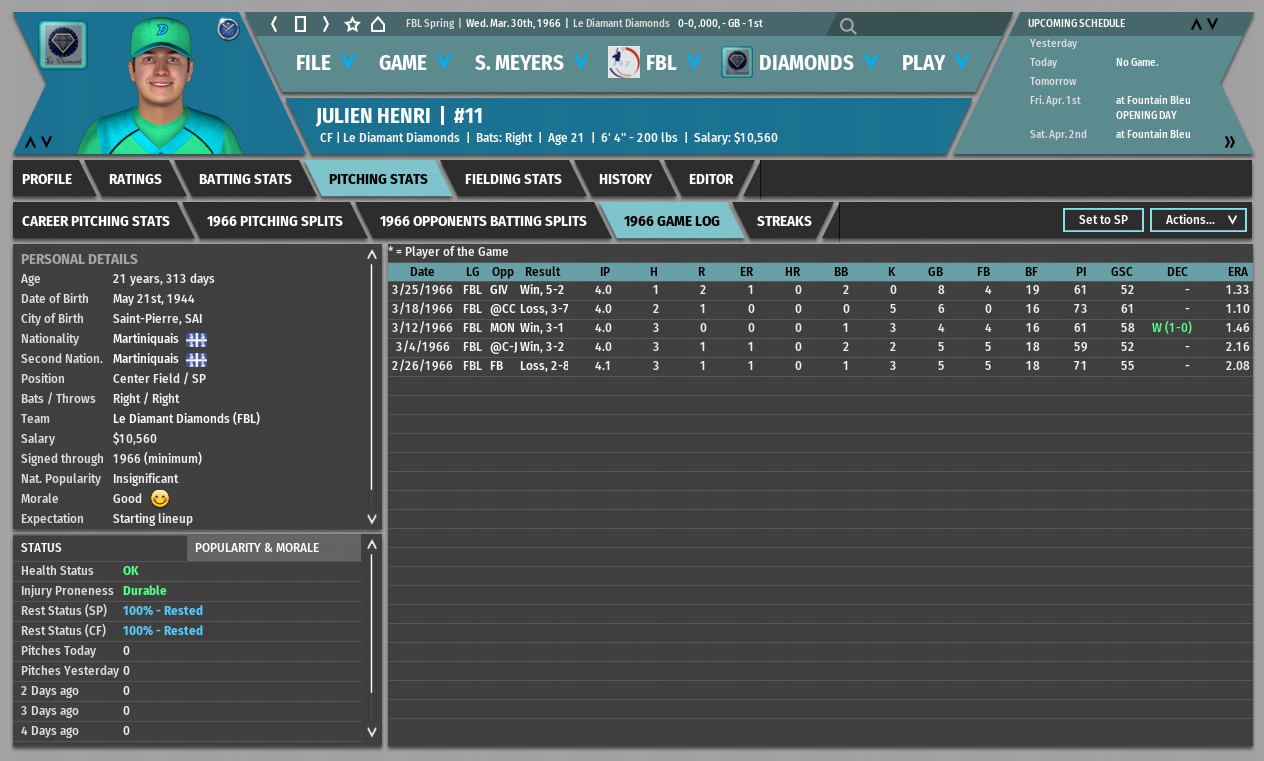Viewport: 1264px width, 761px height.
Task: Open the Editor tab
Action: pyautogui.click(x=711, y=179)
